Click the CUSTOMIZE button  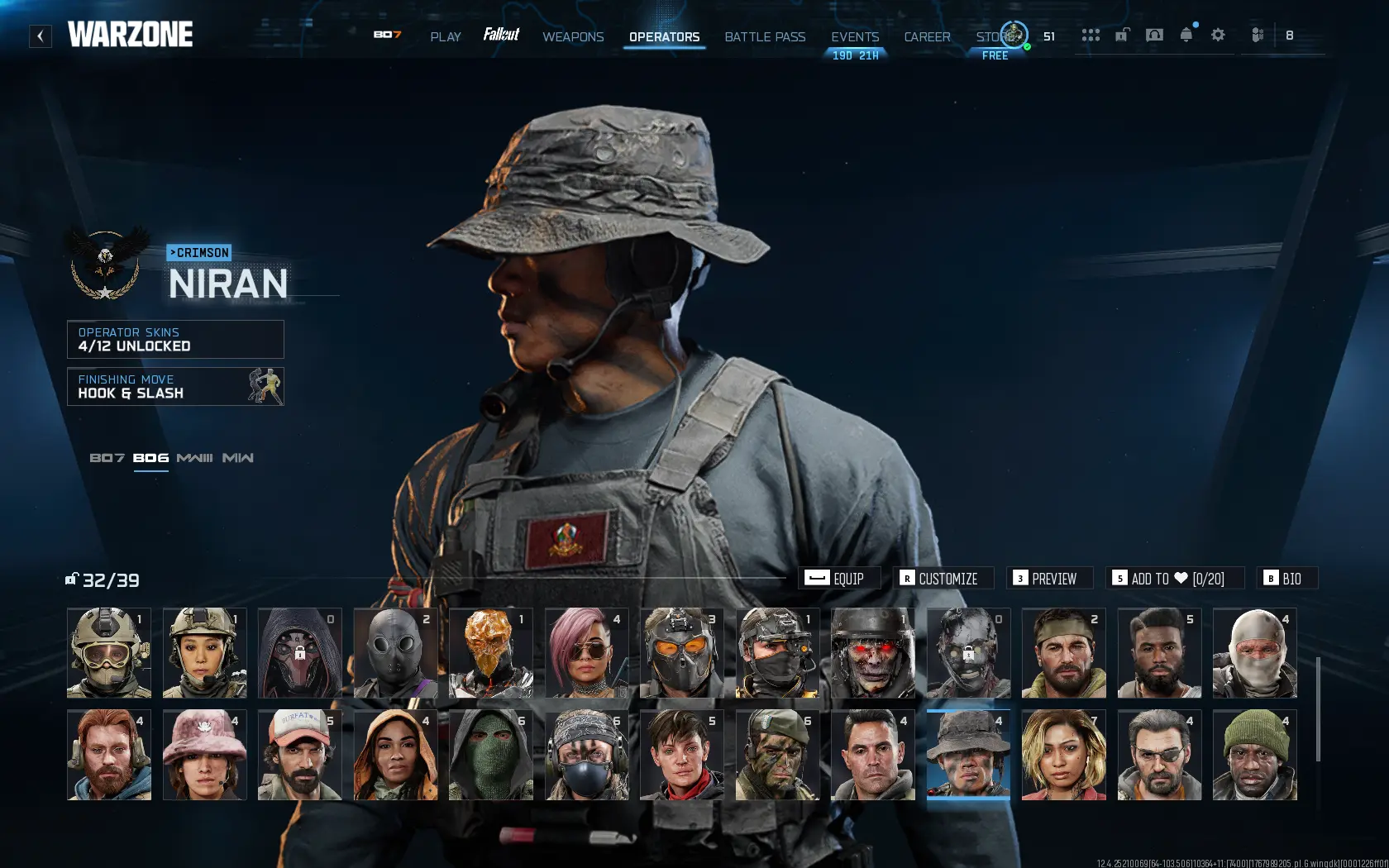[x=943, y=578]
